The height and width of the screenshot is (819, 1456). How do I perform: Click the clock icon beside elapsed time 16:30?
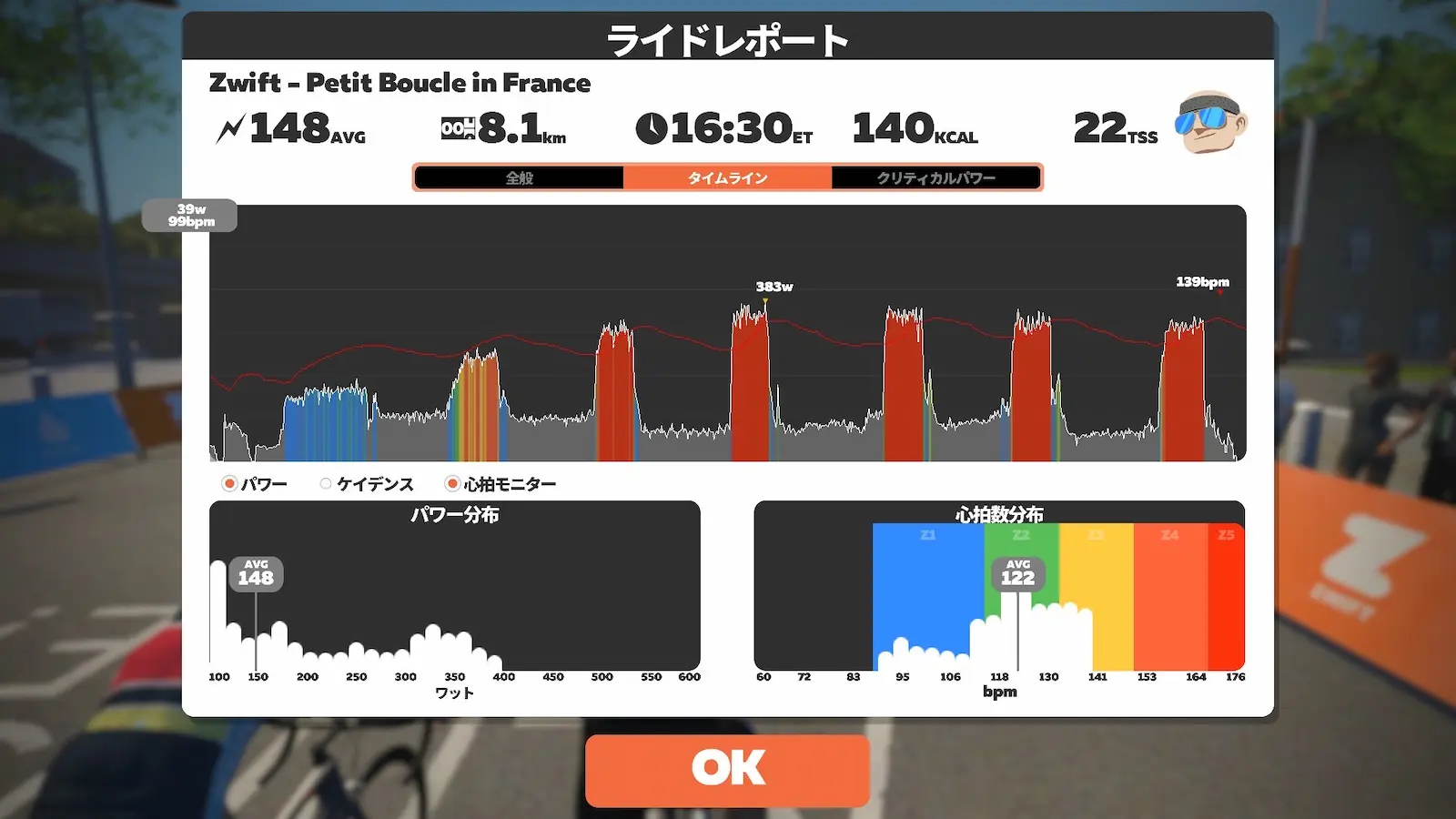(x=652, y=127)
